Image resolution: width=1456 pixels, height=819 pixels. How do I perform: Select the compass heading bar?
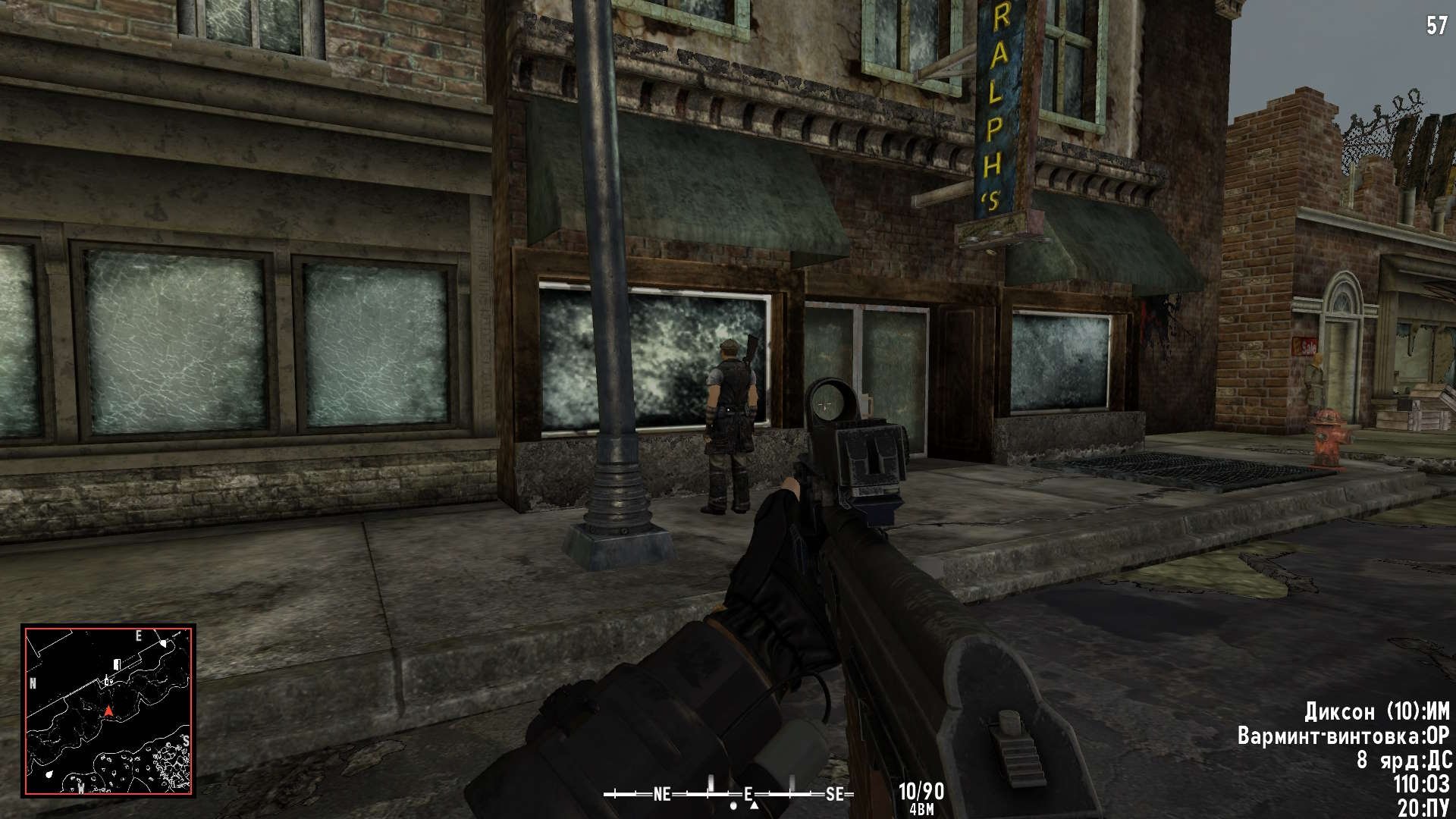pyautogui.click(x=728, y=794)
